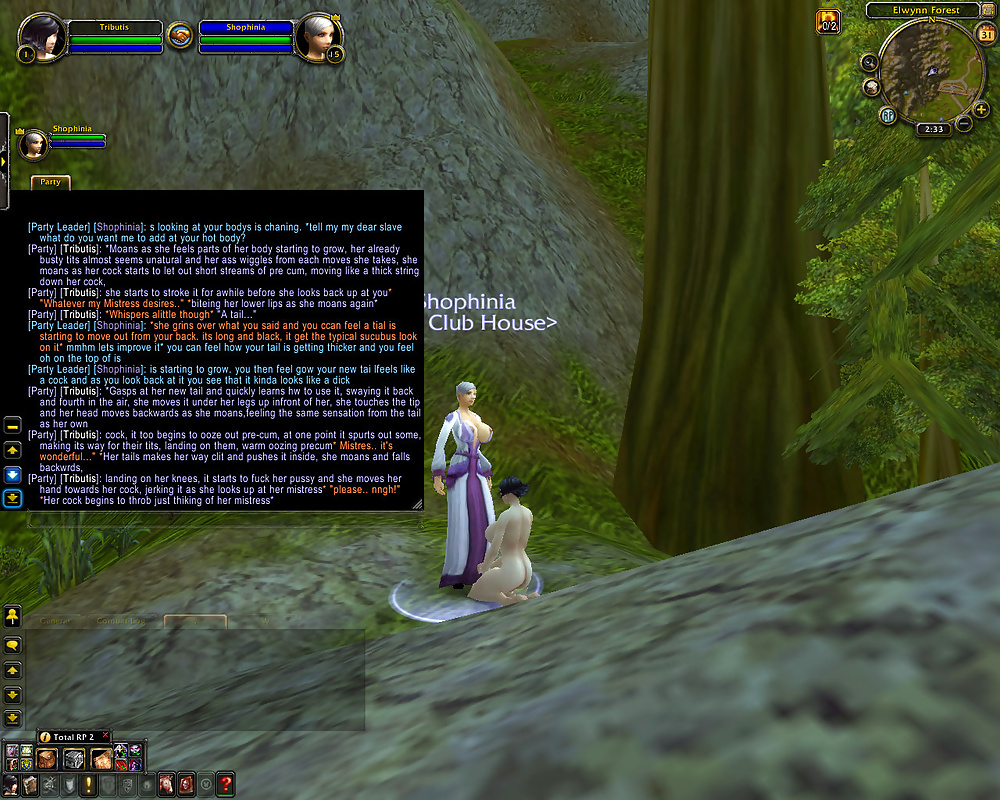This screenshot has height=800, width=1000.
Task: Open the quest log exclamation mark button
Action: (88, 784)
